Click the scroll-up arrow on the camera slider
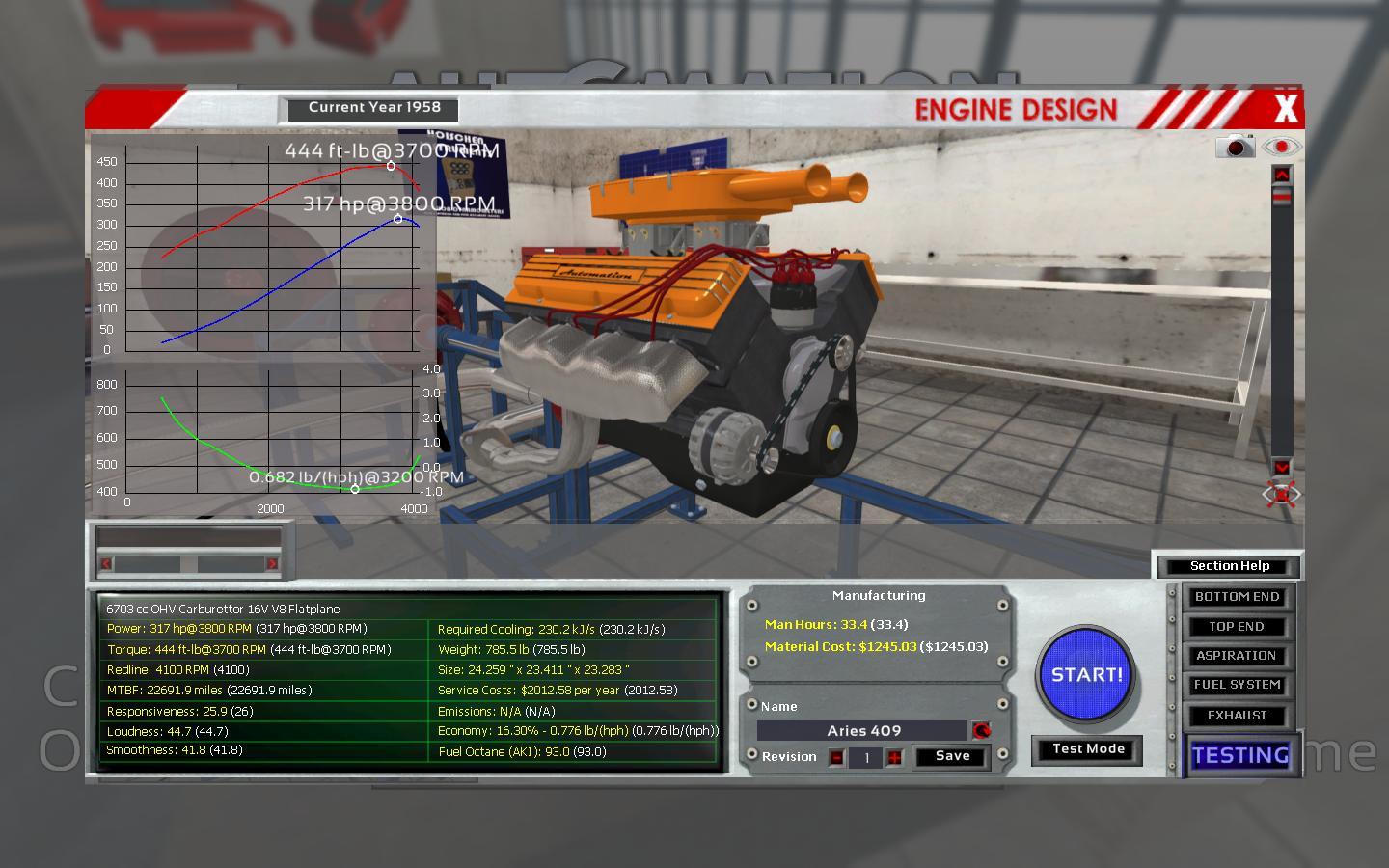 tap(1281, 175)
